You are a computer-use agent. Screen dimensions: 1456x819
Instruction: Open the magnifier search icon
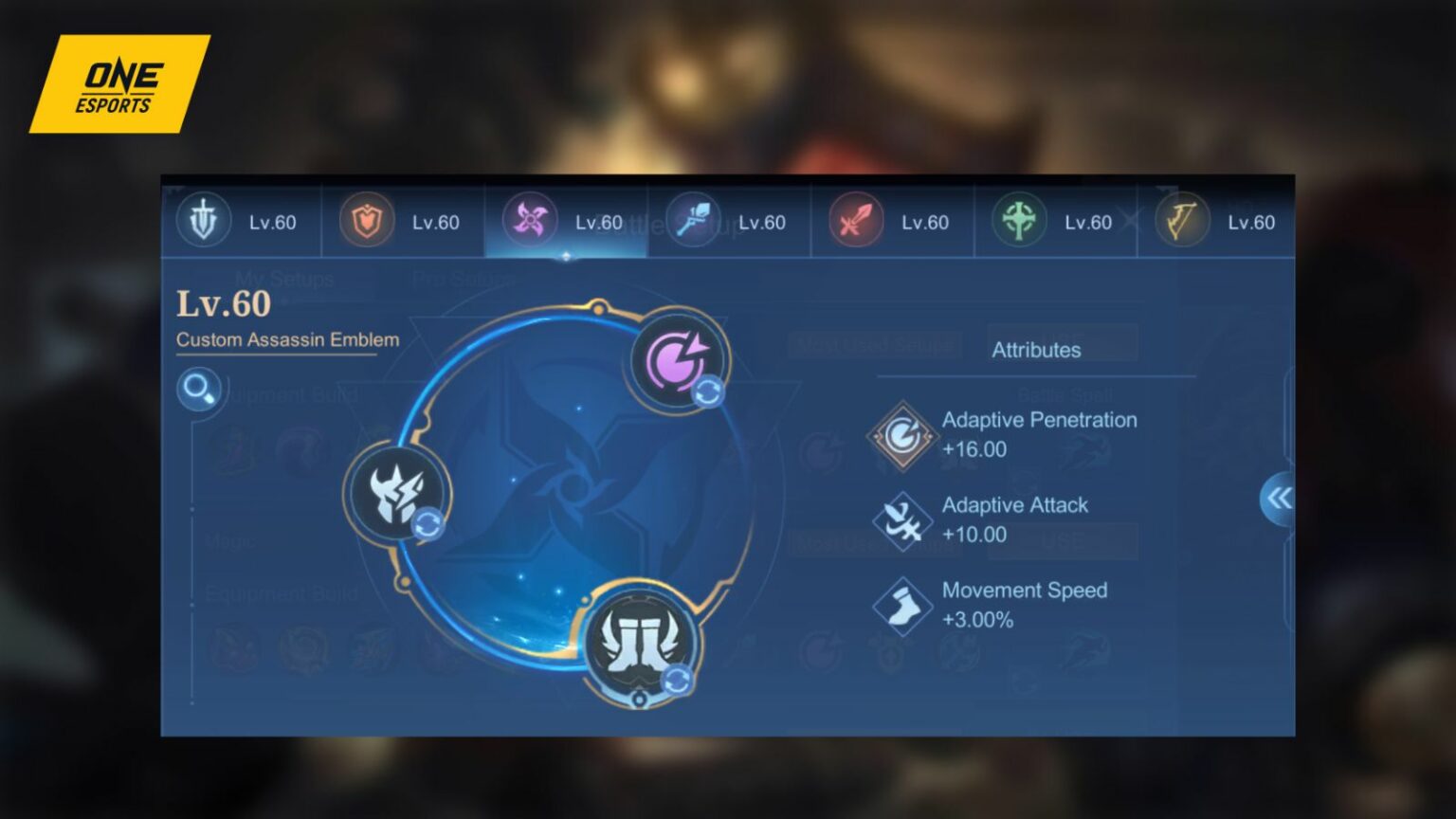click(x=198, y=389)
